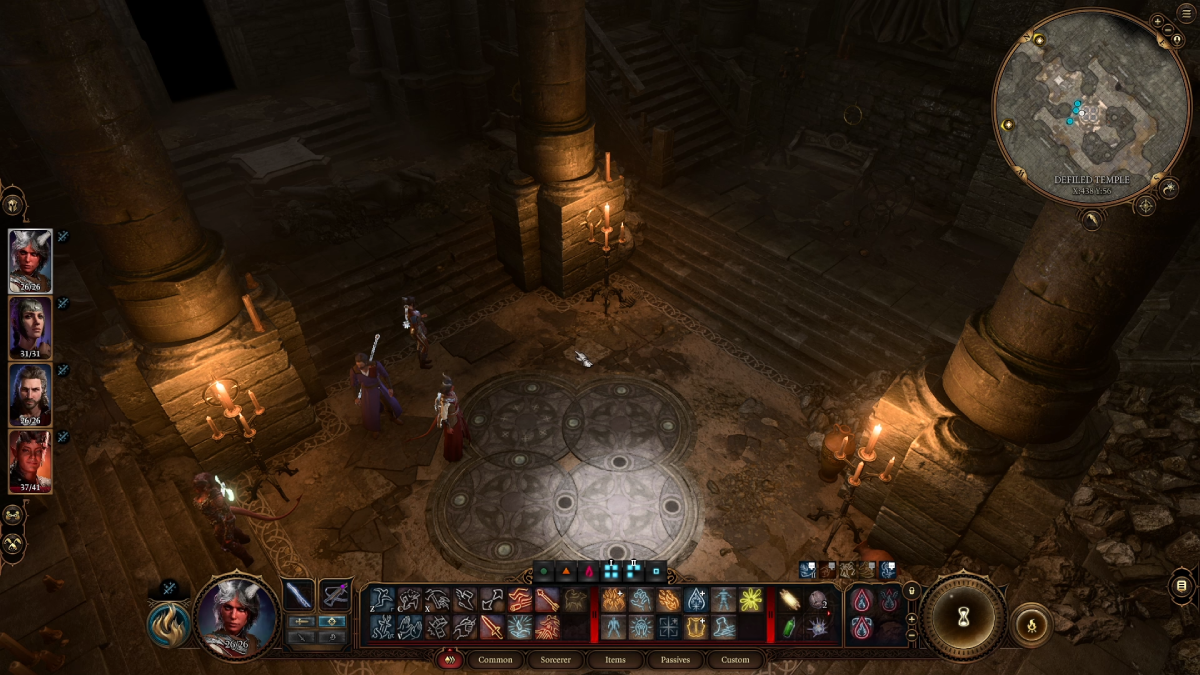Viewport: 1200px width, 675px height.
Task: Click the active character's large portrait
Action: tap(236, 616)
